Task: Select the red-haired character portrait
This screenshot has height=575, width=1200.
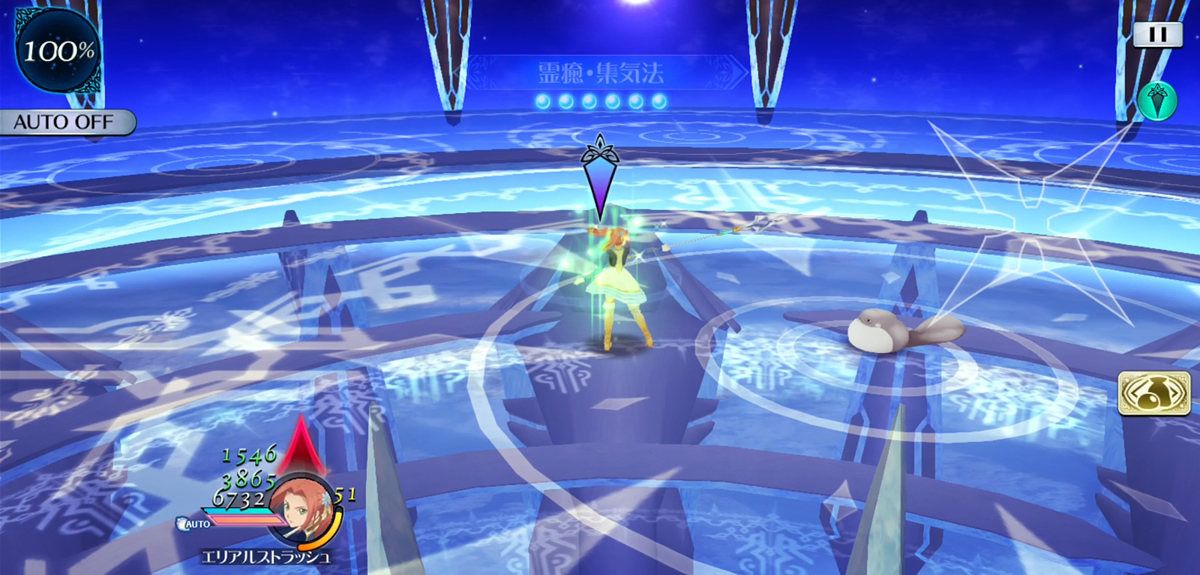Action: (301, 507)
